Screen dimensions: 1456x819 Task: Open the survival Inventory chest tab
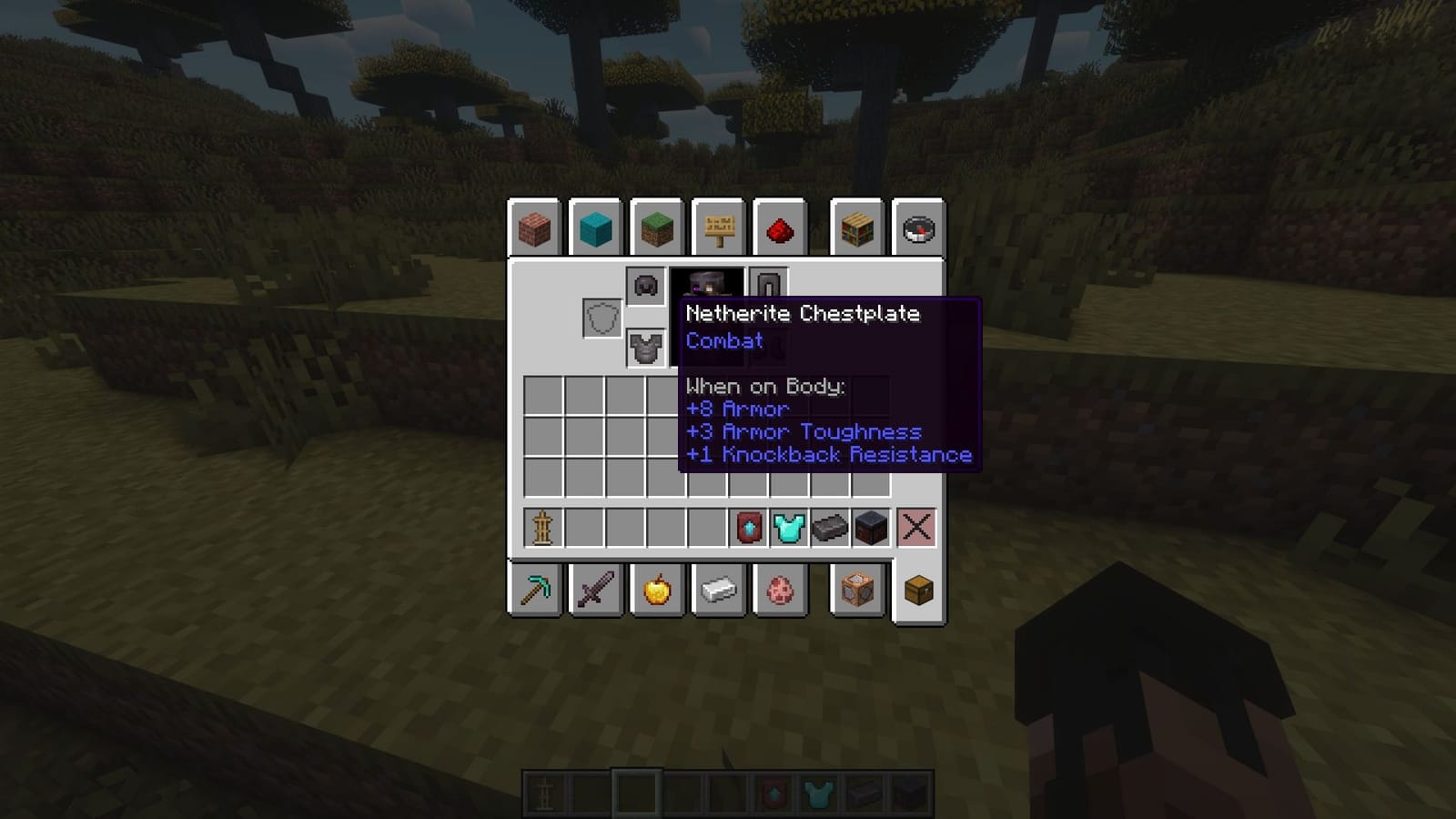(x=917, y=591)
